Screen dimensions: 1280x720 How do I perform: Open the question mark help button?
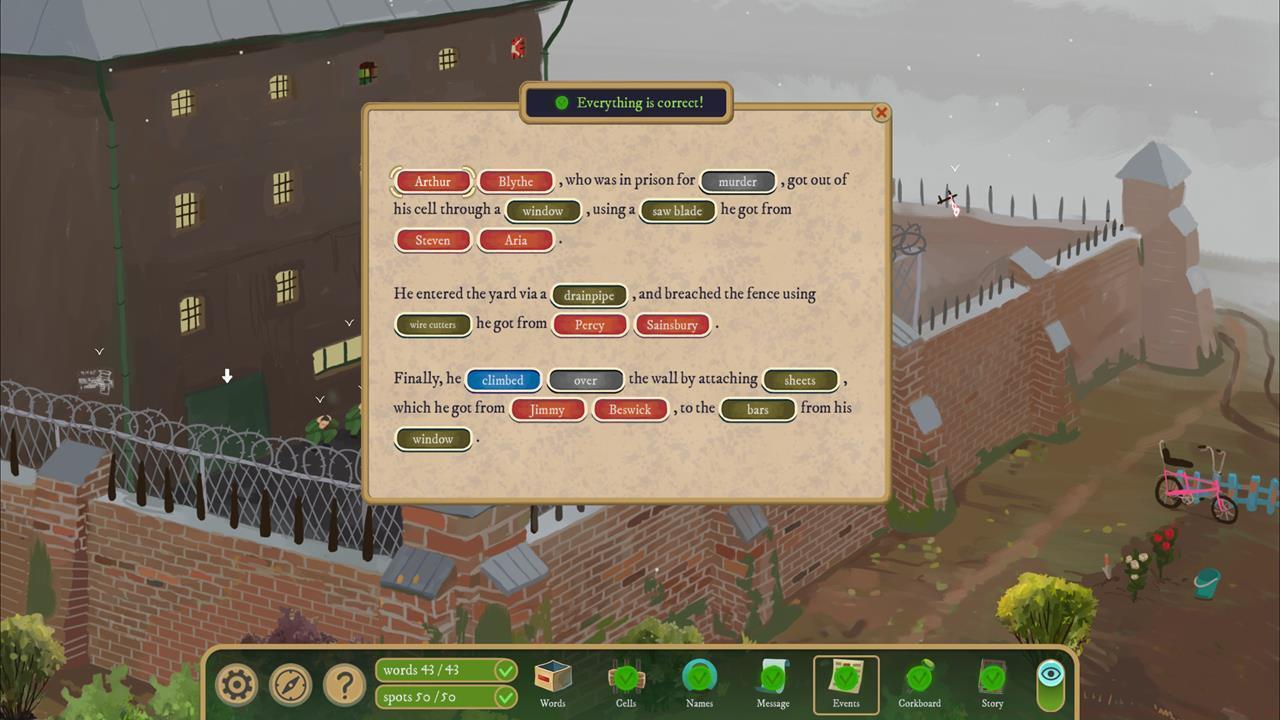[344, 685]
